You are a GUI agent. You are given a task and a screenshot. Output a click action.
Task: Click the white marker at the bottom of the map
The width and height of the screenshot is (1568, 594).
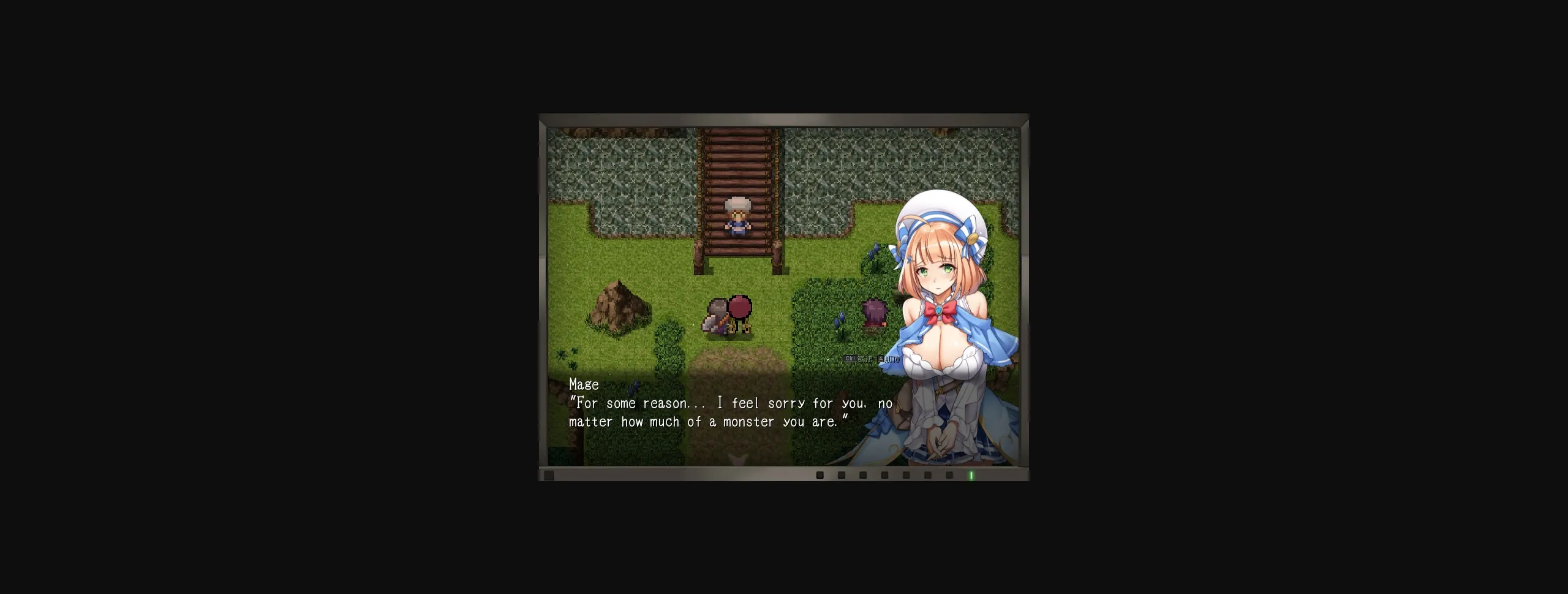tap(738, 460)
